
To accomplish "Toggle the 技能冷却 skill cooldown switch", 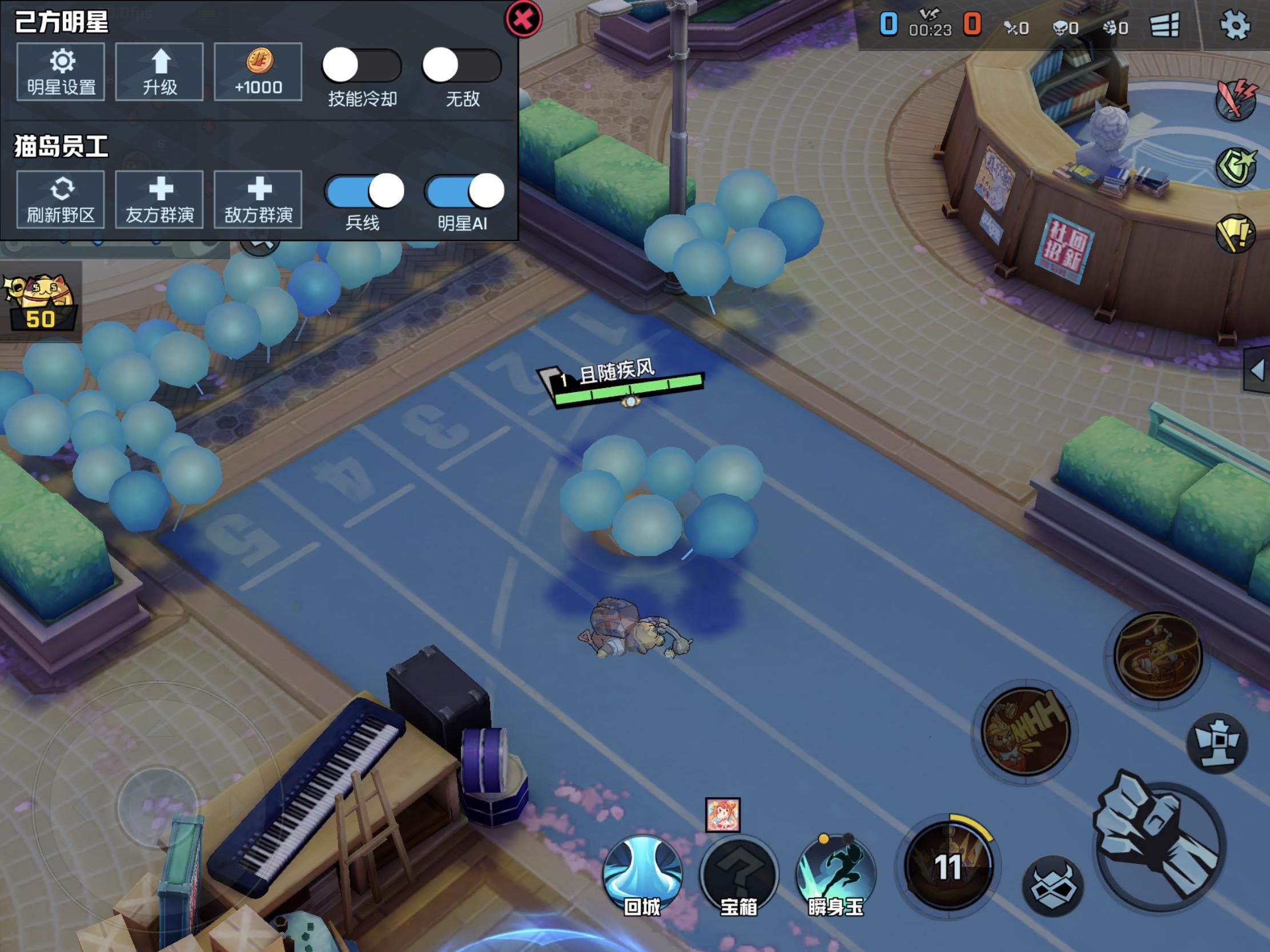I will (361, 66).
